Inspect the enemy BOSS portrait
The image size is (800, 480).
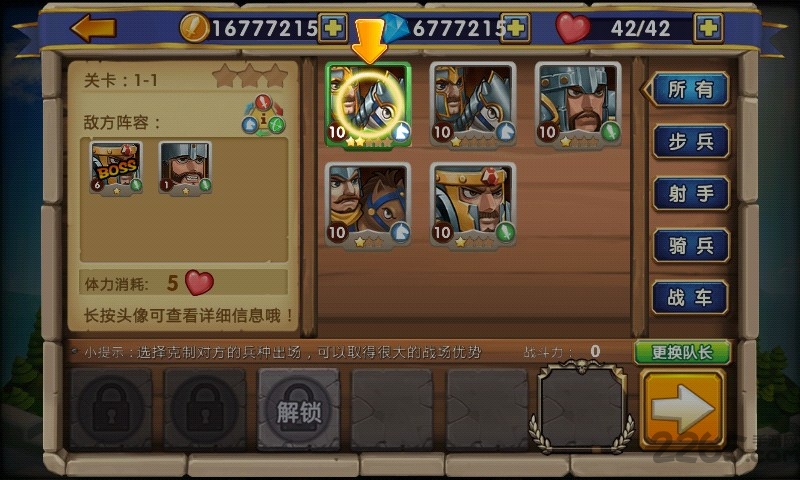[x=116, y=166]
